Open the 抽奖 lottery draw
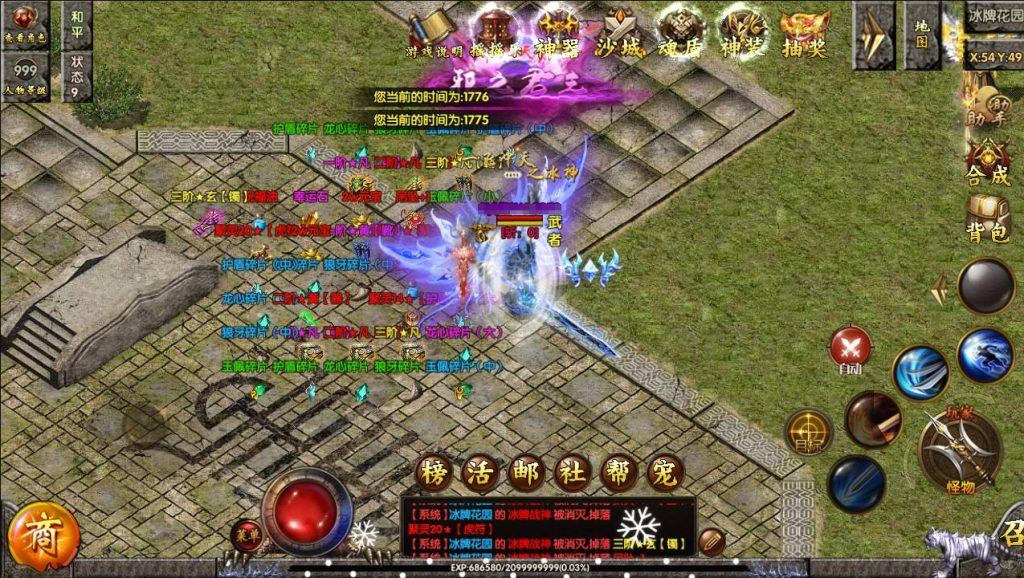Screen dimensions: 1024x578 click(805, 32)
